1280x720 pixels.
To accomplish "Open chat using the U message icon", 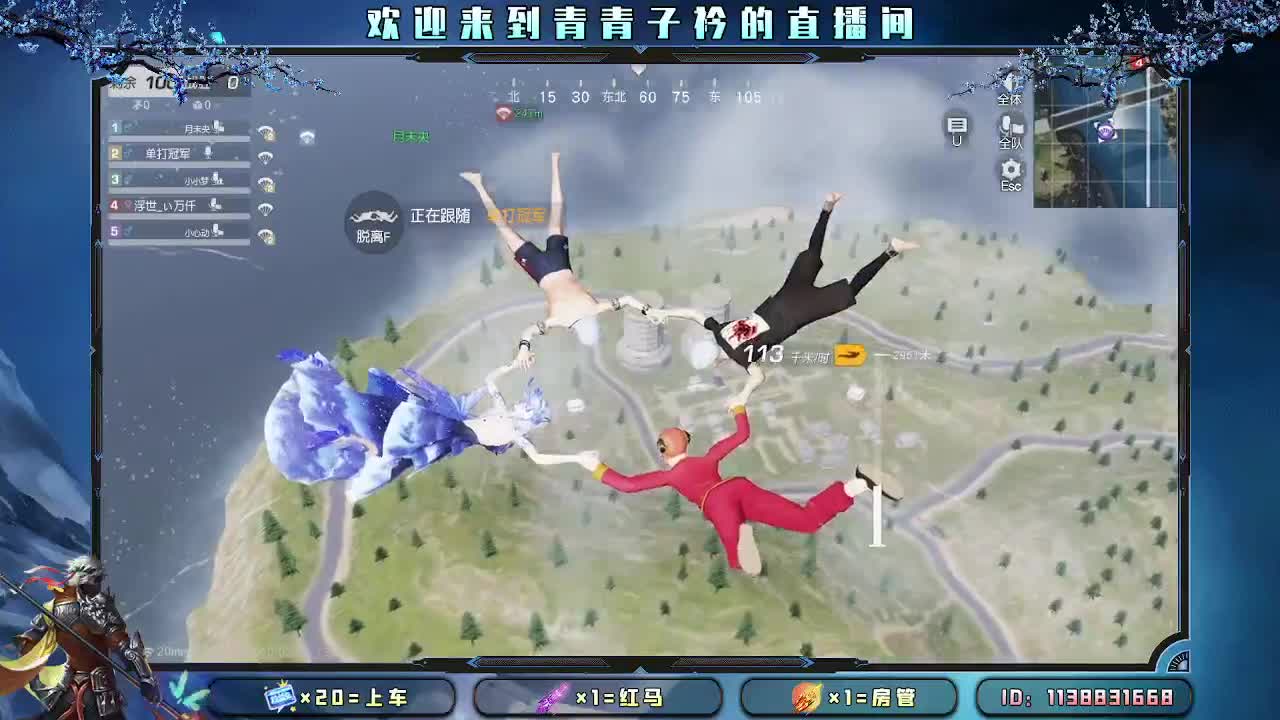I will (x=957, y=124).
